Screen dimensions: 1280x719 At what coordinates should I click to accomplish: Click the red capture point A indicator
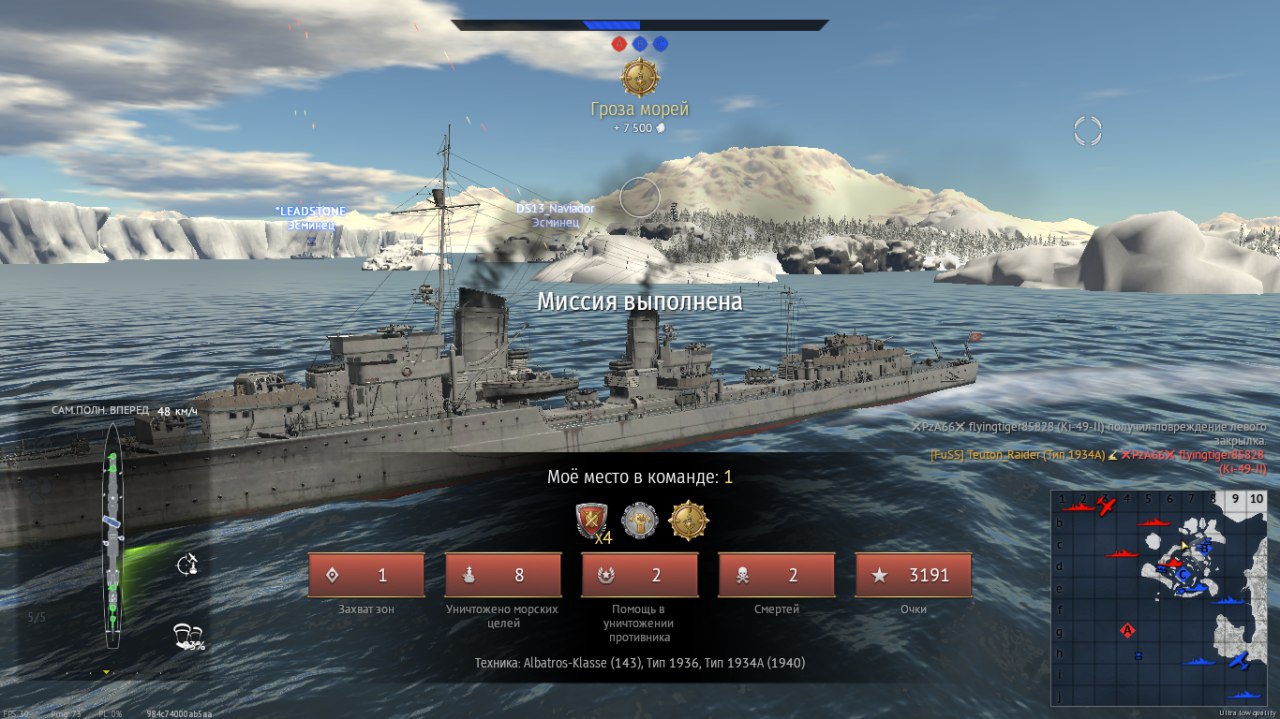(x=619, y=44)
